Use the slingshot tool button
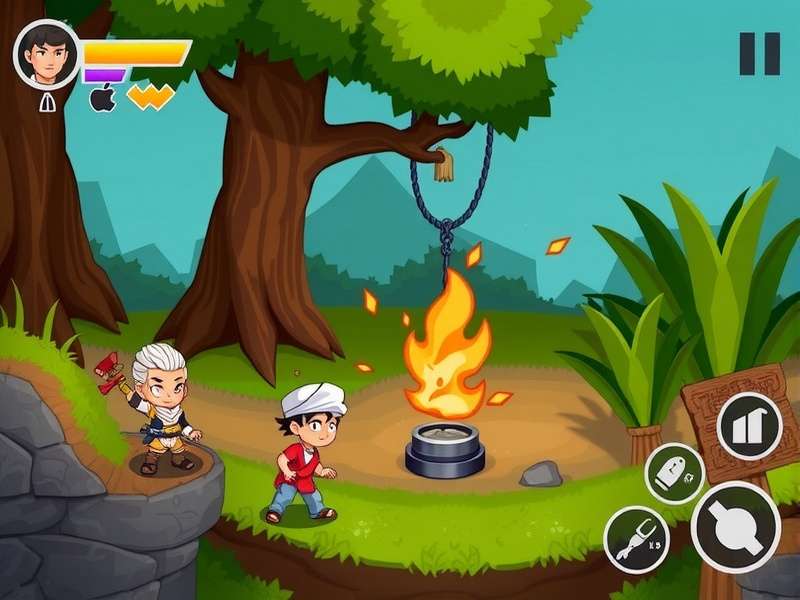This screenshot has width=800, height=600. (x=637, y=539)
